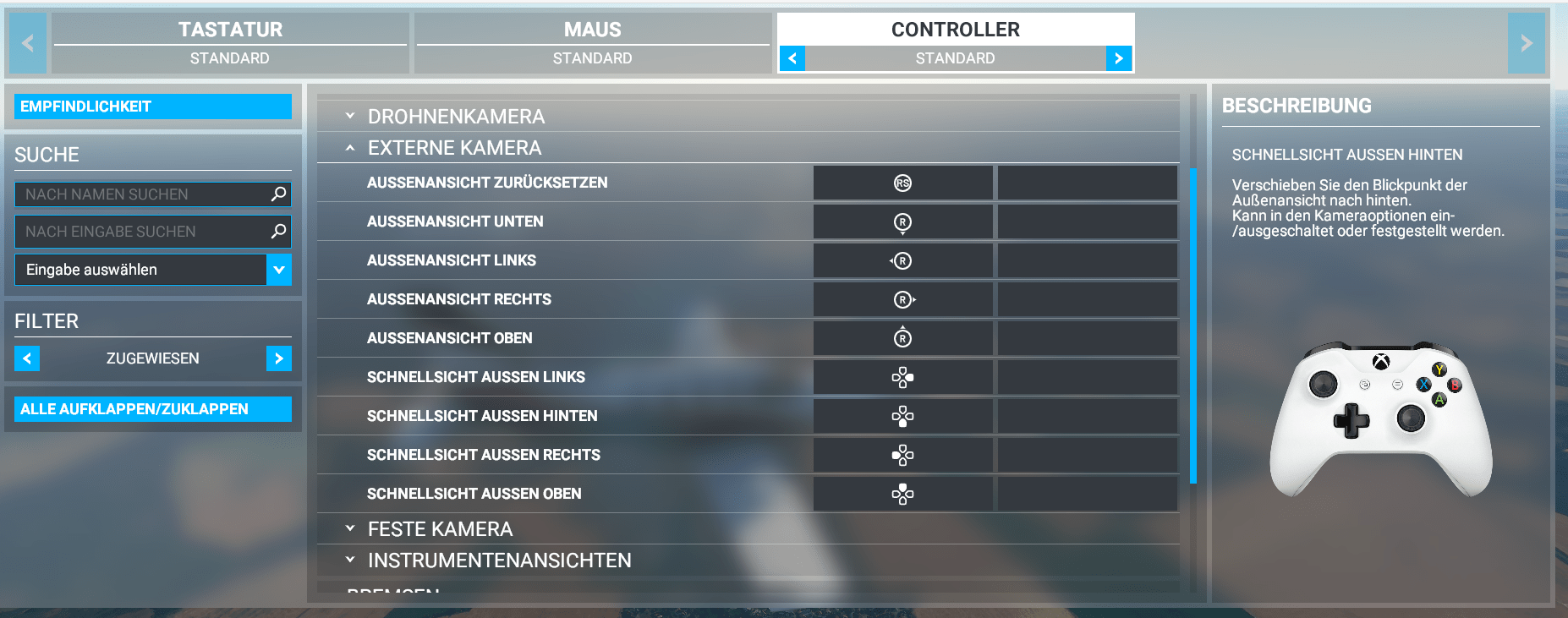Click the RS binding for Aussenansicht zurücksetzen
Viewport: 1568px width, 618px height.
click(x=902, y=183)
